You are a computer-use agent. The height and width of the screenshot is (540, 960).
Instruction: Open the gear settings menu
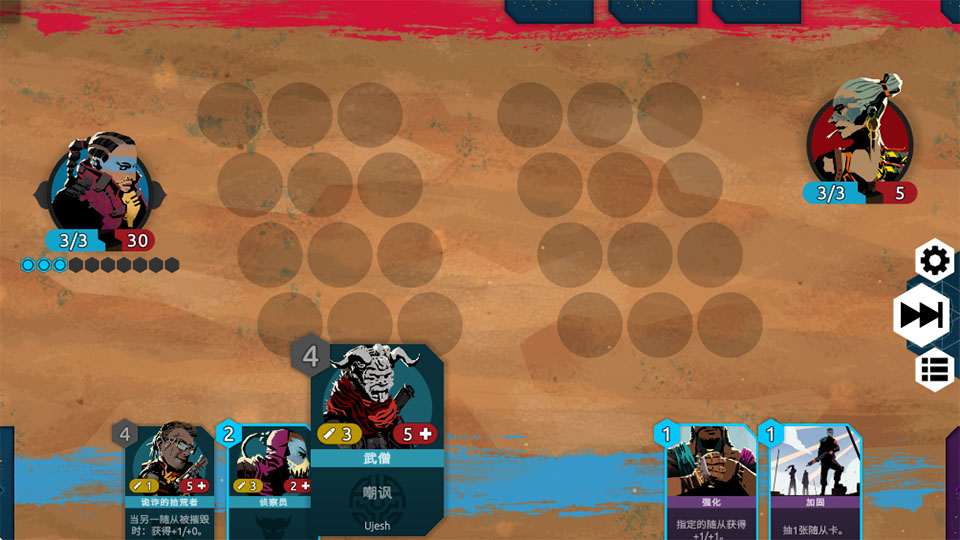[x=935, y=261]
